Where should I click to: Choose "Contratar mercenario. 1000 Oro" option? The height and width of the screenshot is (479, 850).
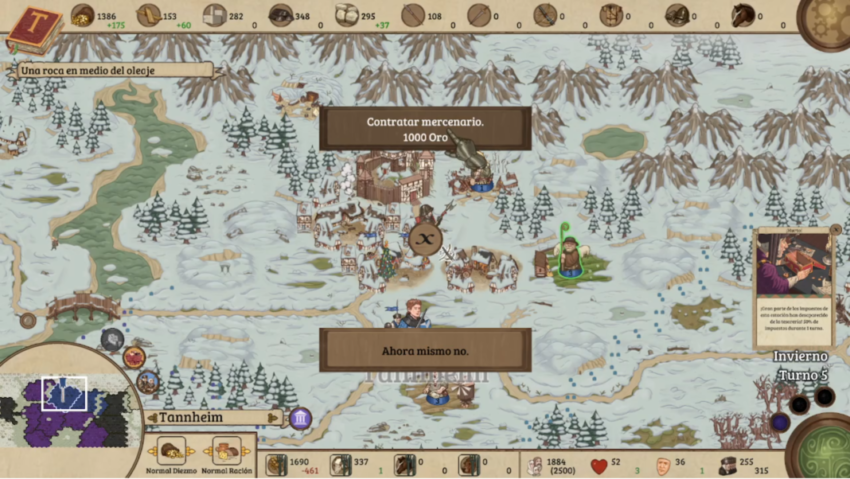[425, 128]
